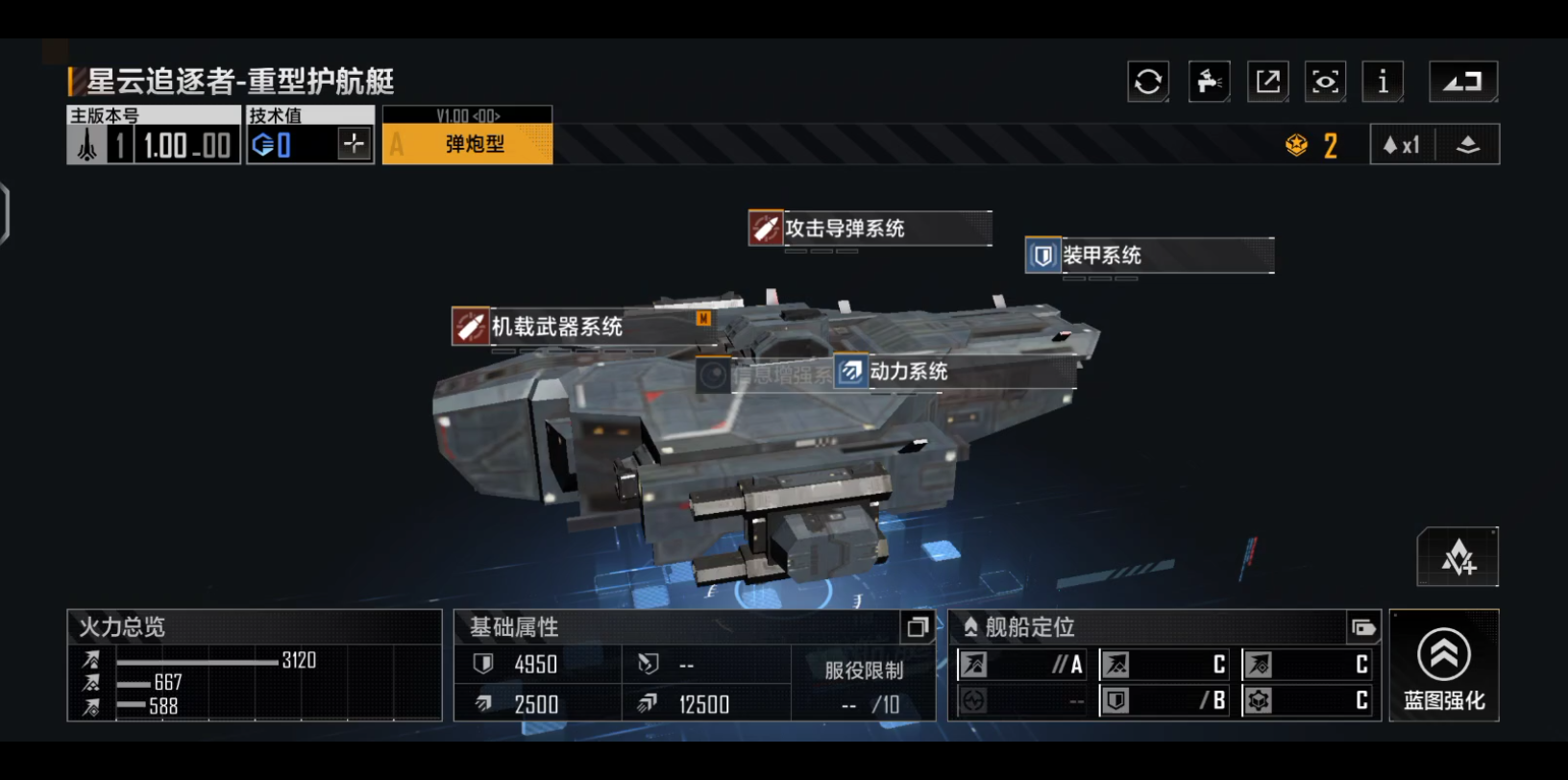Enter preview view mode with the eye icon
1568x780 pixels.
point(1325,82)
